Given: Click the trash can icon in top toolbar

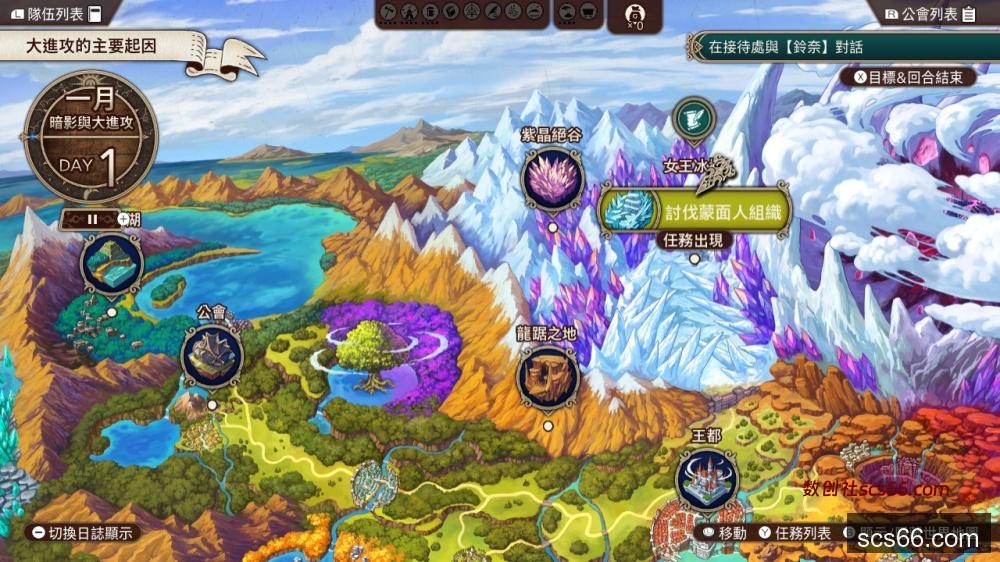Looking at the screenshot, I should coord(429,12).
